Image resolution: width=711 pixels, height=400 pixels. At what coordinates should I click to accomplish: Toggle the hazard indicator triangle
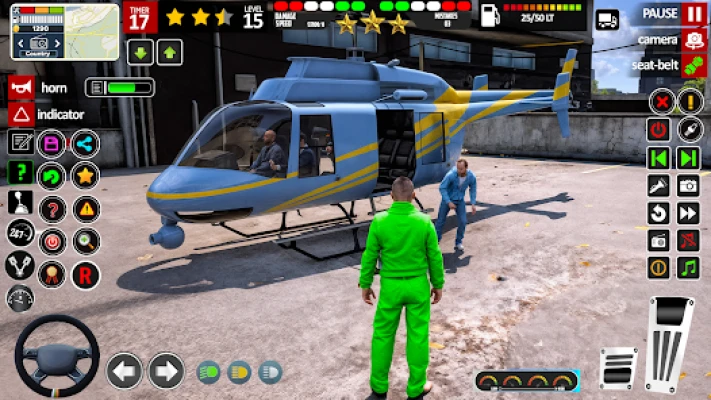click(x=21, y=114)
